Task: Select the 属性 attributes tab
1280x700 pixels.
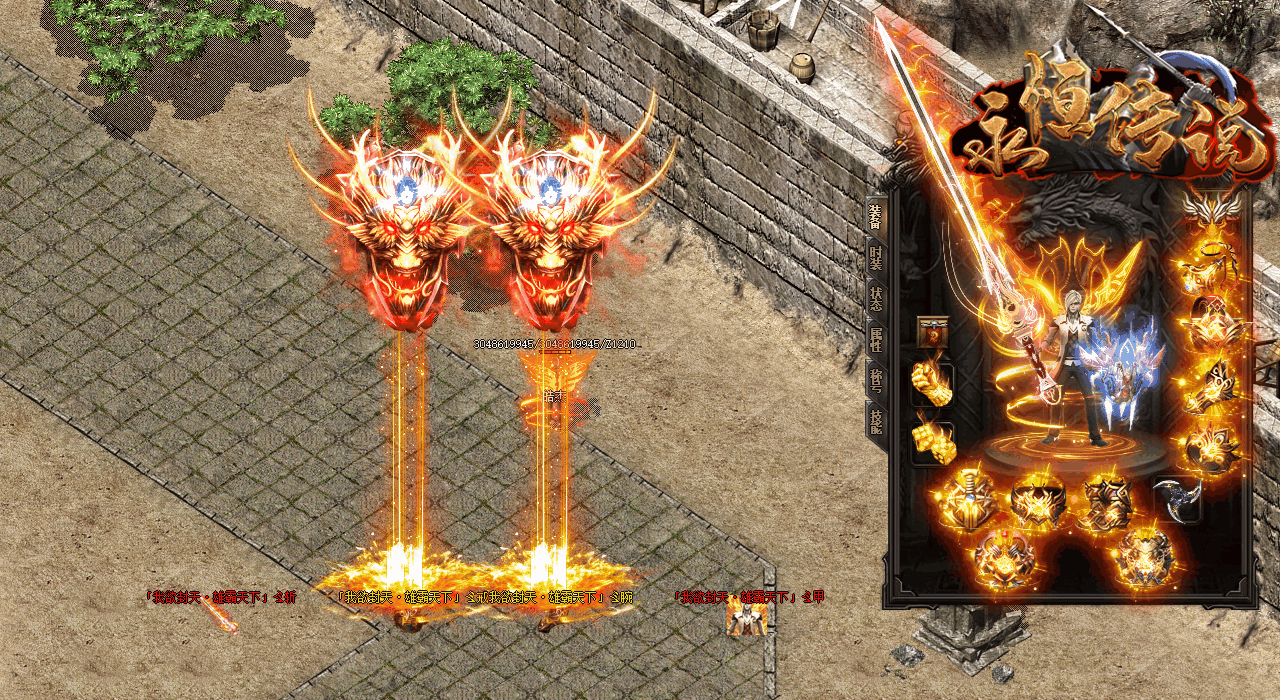Action: (x=876, y=340)
